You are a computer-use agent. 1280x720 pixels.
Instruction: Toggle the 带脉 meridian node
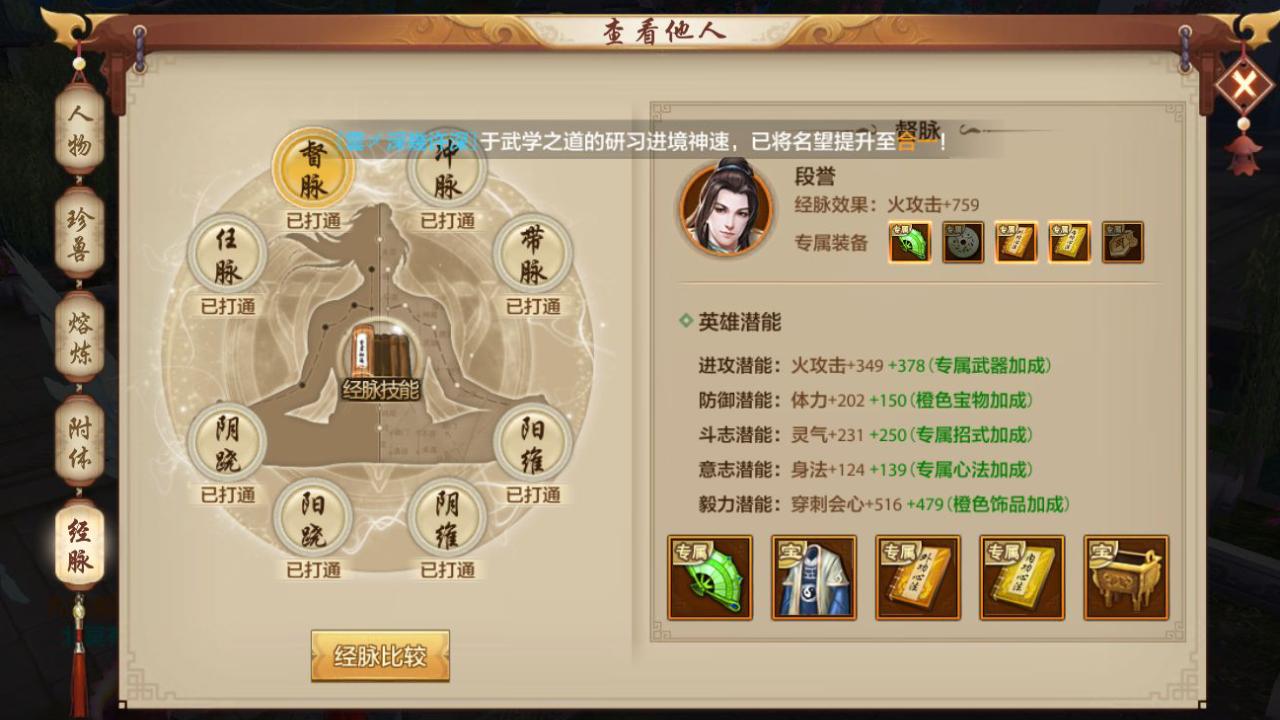(x=533, y=255)
